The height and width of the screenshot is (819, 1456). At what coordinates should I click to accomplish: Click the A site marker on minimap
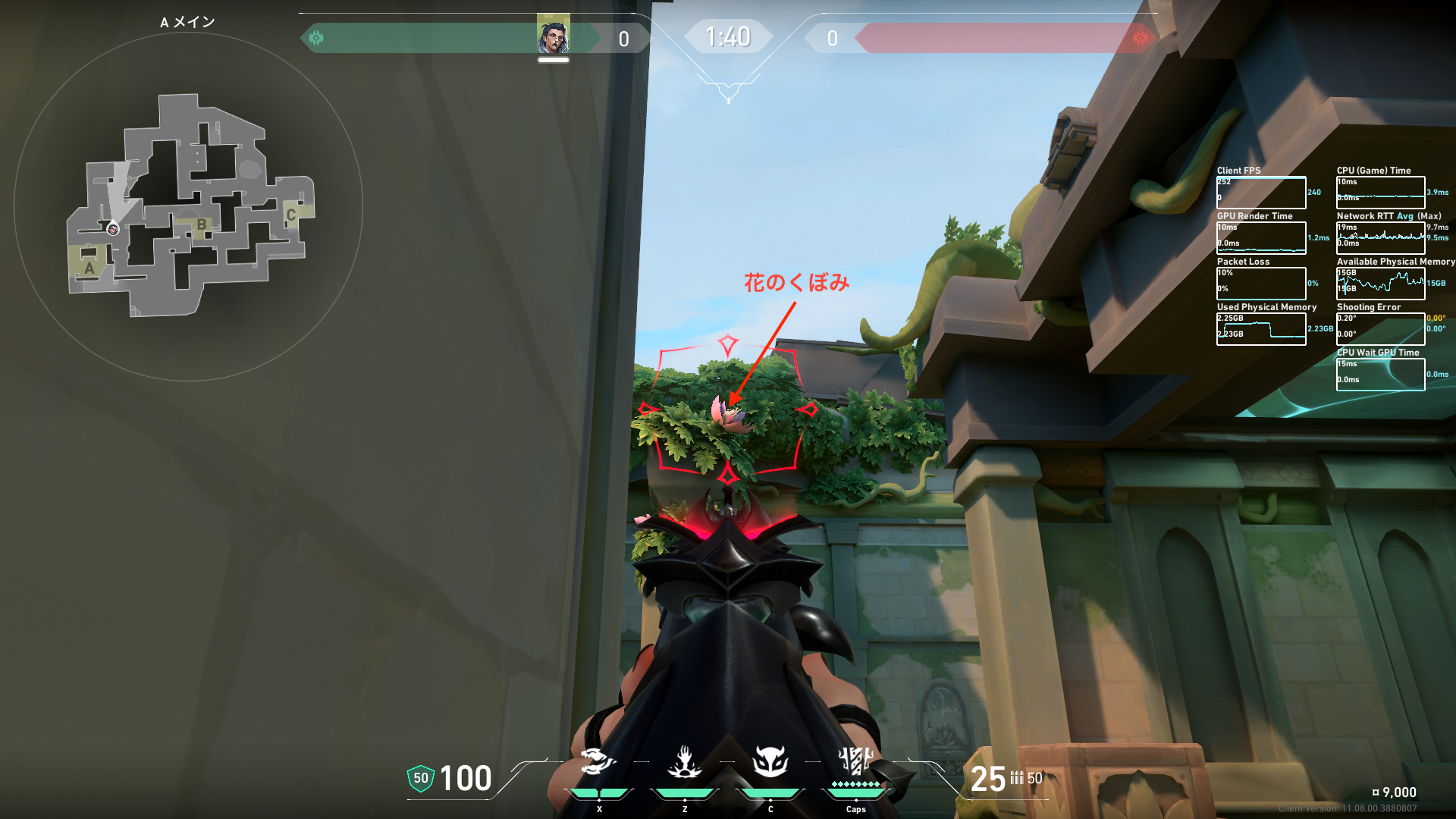[89, 268]
